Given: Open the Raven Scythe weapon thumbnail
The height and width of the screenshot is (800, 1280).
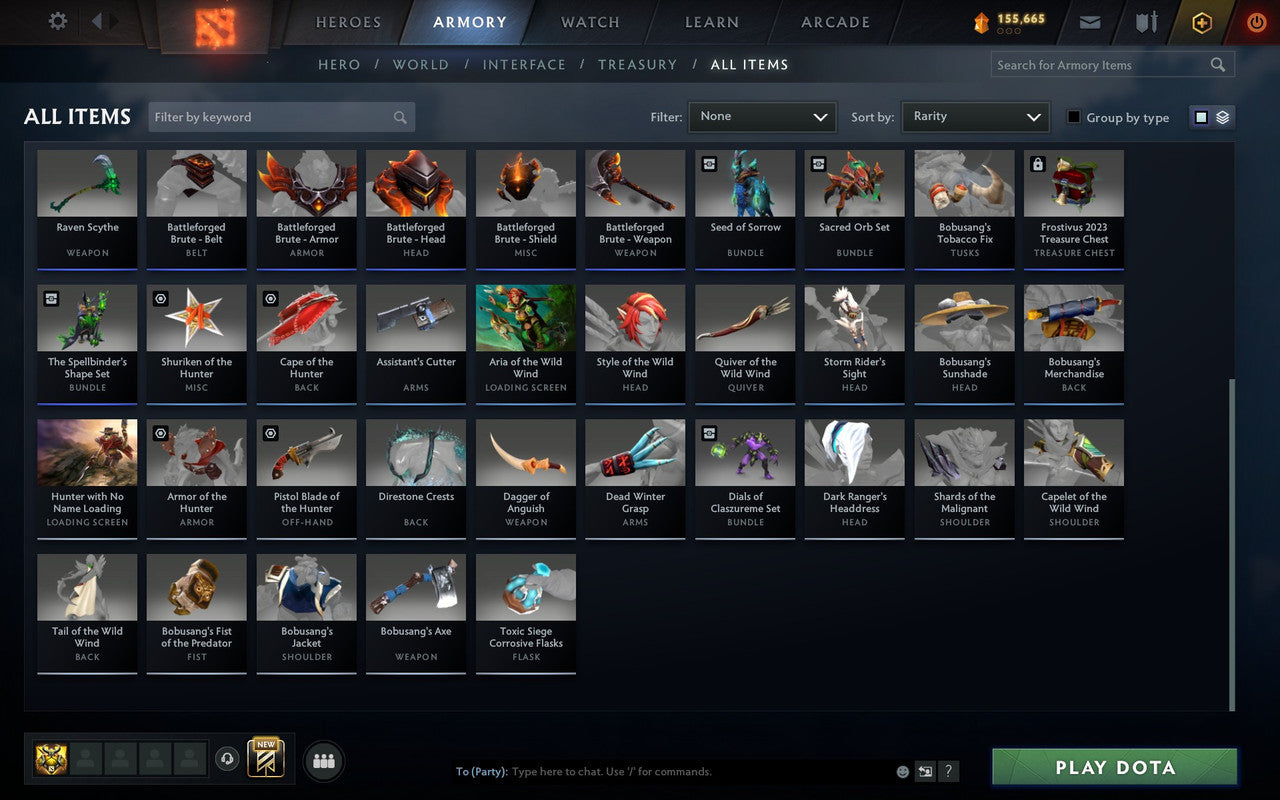Looking at the screenshot, I should [x=87, y=182].
